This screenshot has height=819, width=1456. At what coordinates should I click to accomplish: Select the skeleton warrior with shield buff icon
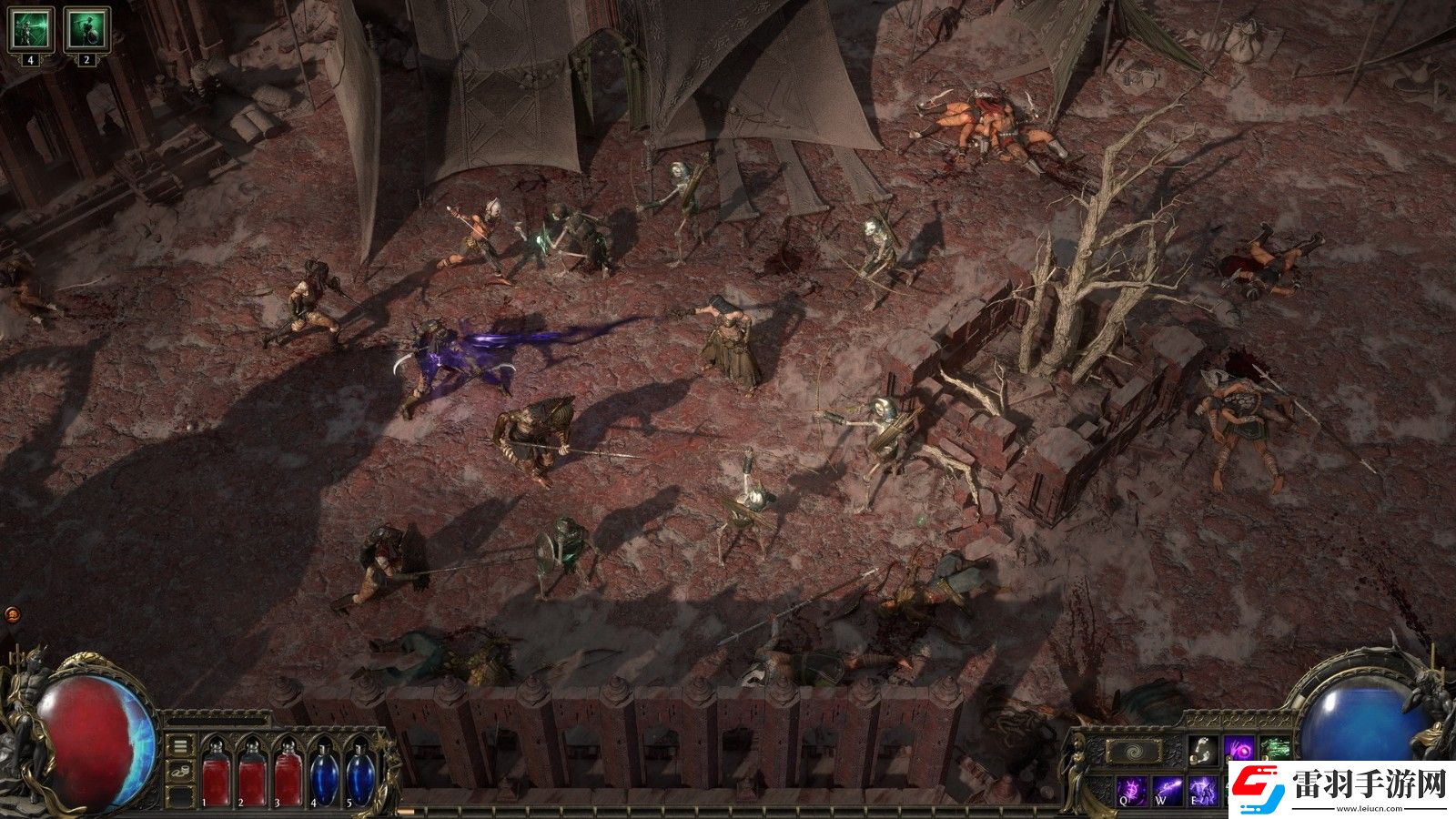pyautogui.click(x=86, y=29)
